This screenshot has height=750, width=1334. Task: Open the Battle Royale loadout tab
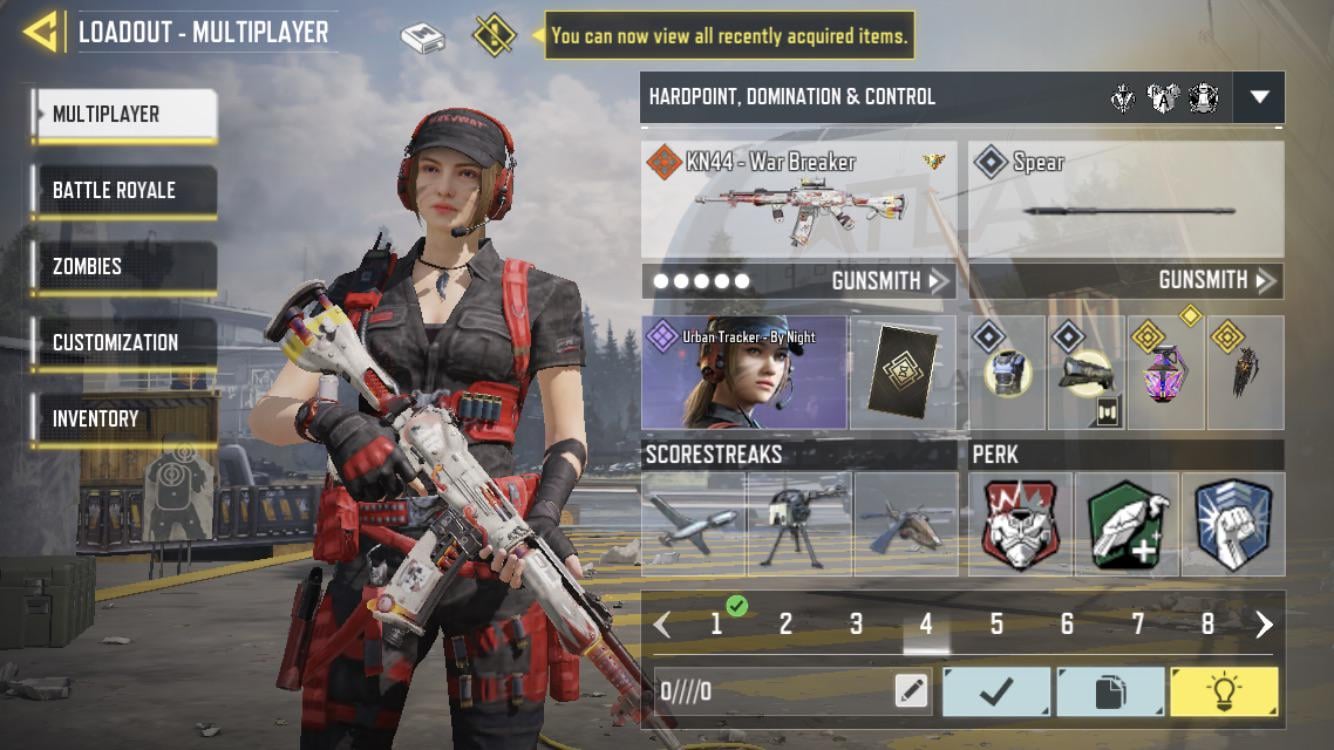[x=125, y=190]
